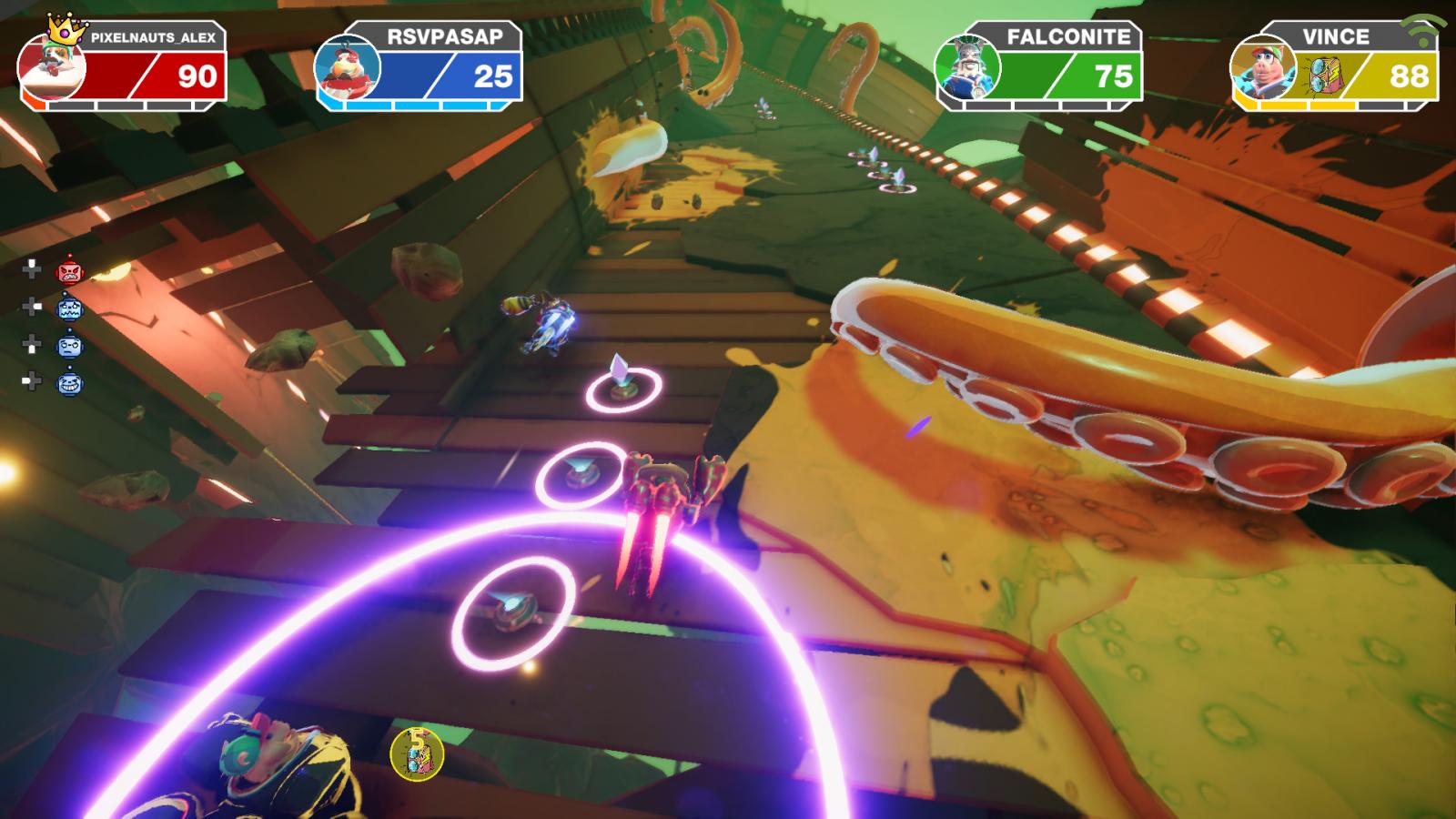Select the angry red robot emote
Viewport: 1456px width, 819px height.
tap(69, 270)
